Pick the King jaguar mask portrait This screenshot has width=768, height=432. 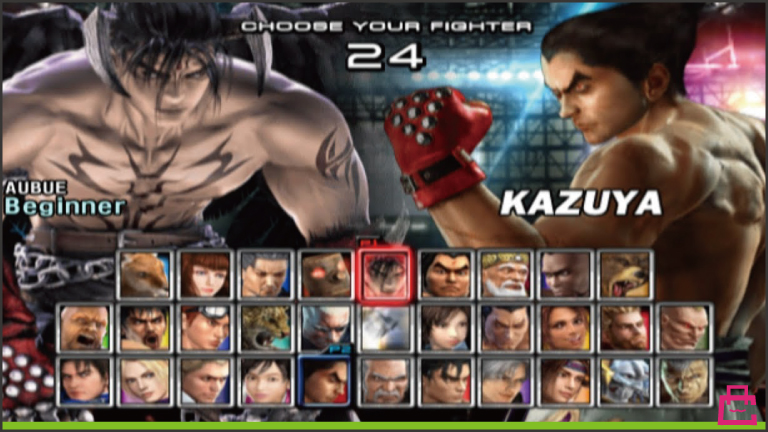[264, 328]
